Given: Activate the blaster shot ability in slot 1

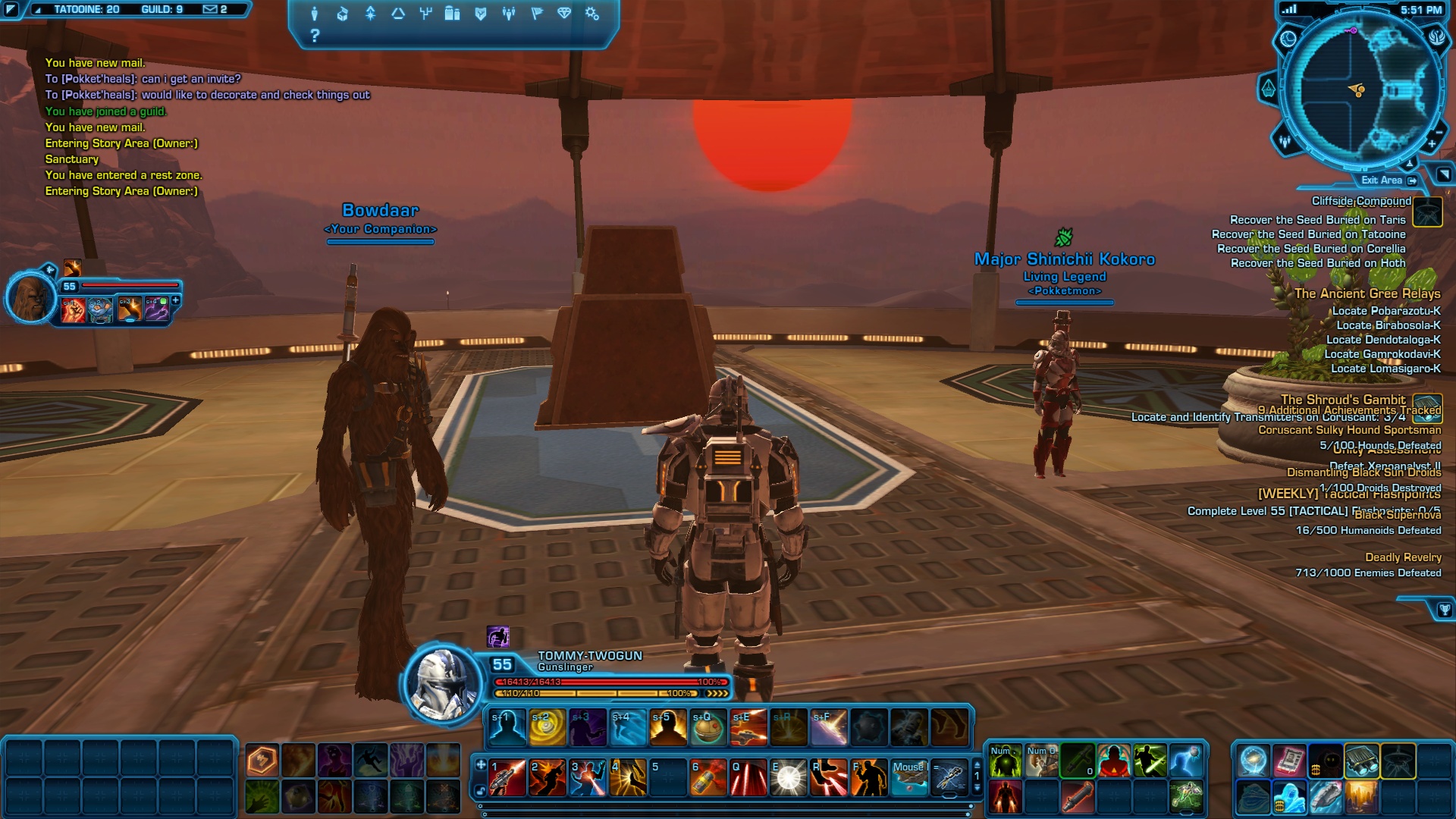Looking at the screenshot, I should click(x=507, y=777).
